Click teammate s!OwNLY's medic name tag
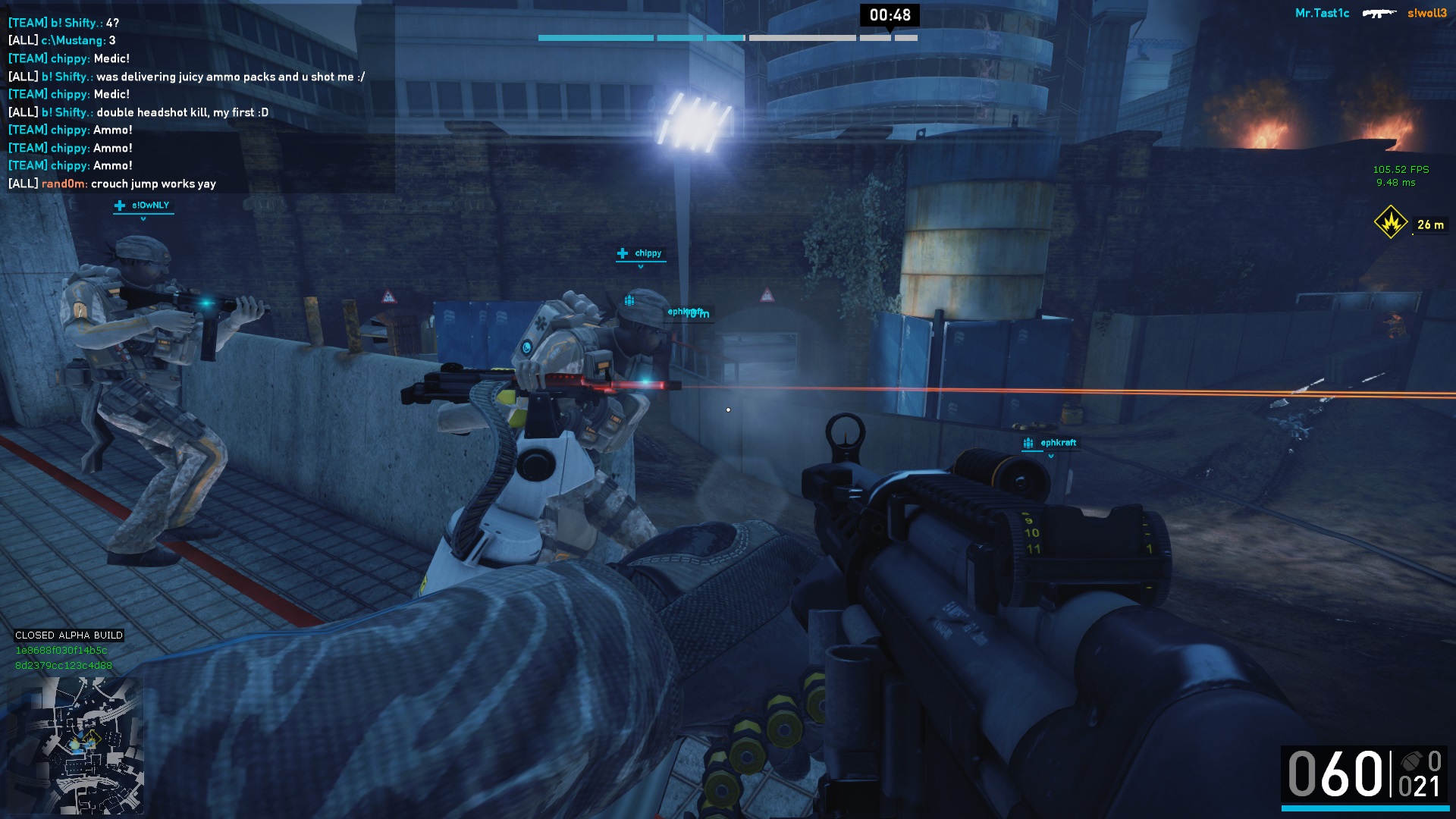1456x819 pixels. coord(143,206)
